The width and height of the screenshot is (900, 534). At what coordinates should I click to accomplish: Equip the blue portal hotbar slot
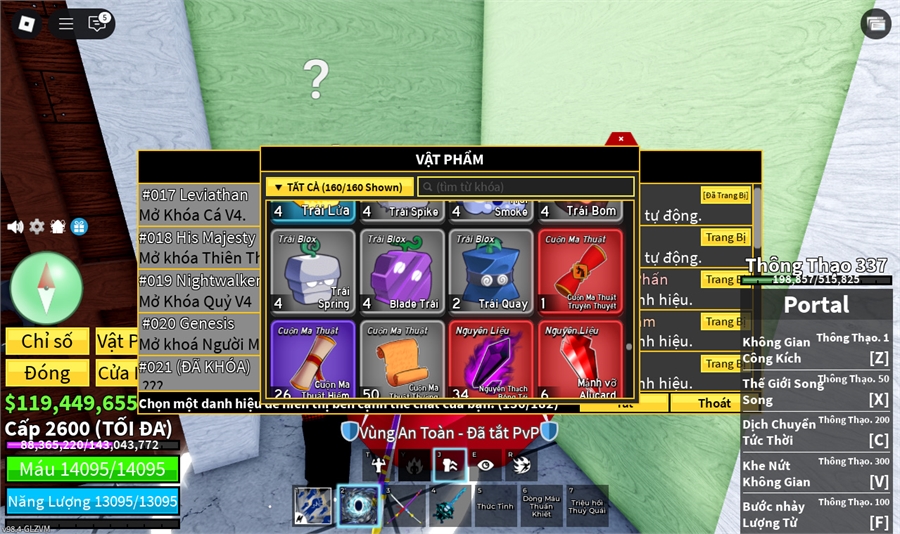[x=357, y=506]
